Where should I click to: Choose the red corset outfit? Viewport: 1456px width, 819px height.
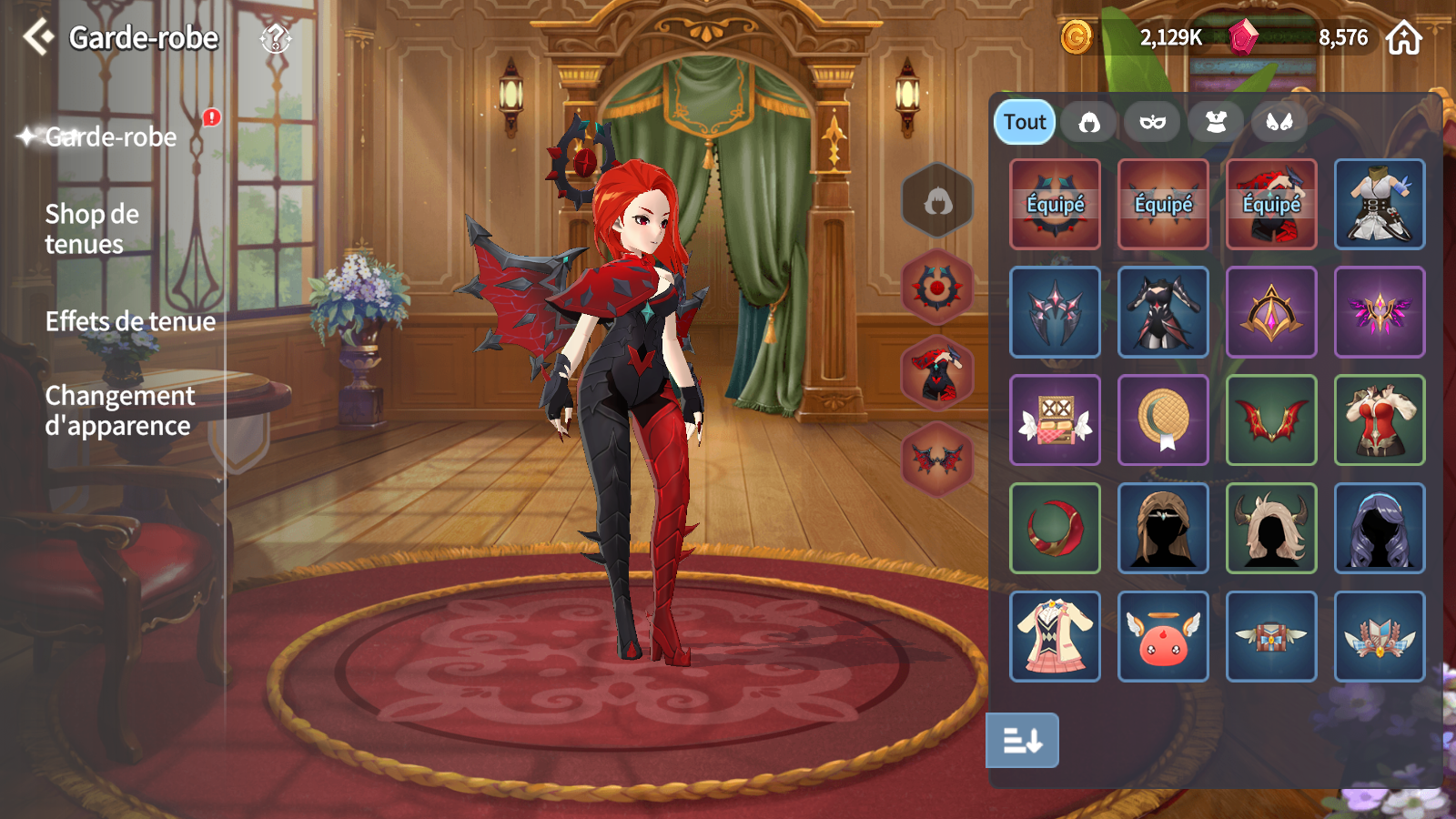tap(1380, 420)
